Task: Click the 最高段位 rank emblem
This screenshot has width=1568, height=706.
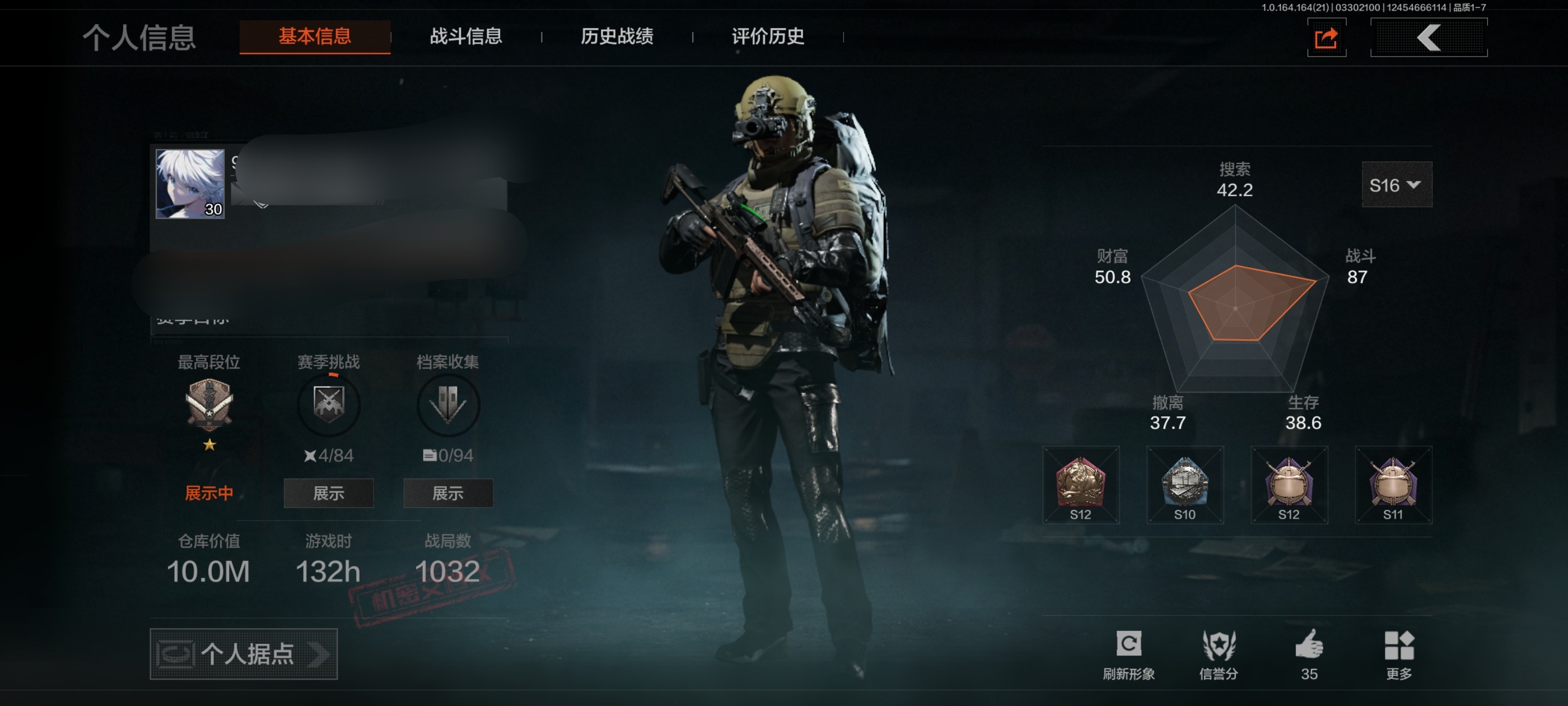Action: coord(209,404)
